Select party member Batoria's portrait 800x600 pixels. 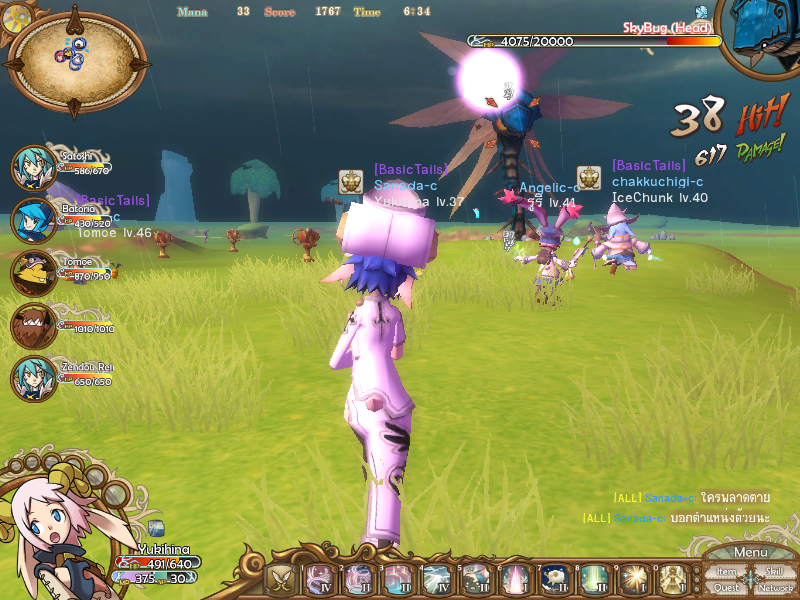(32, 220)
